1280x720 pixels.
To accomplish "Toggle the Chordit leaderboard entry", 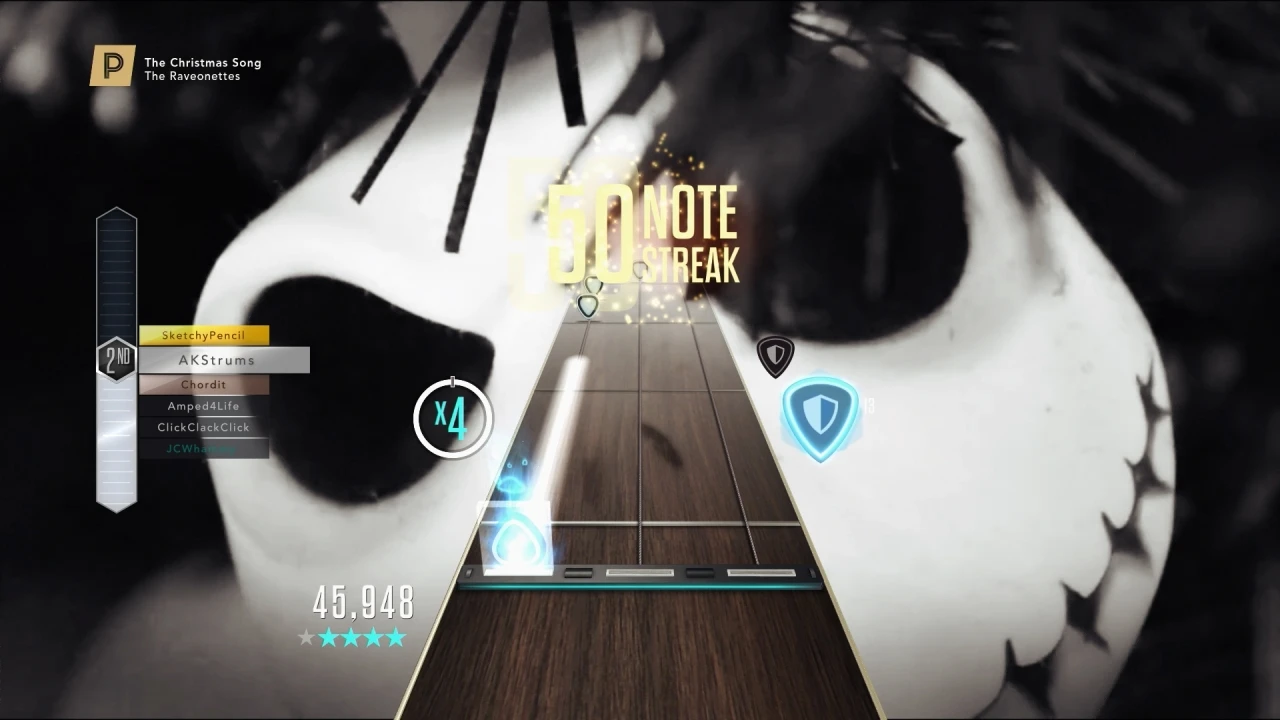I will (x=204, y=384).
